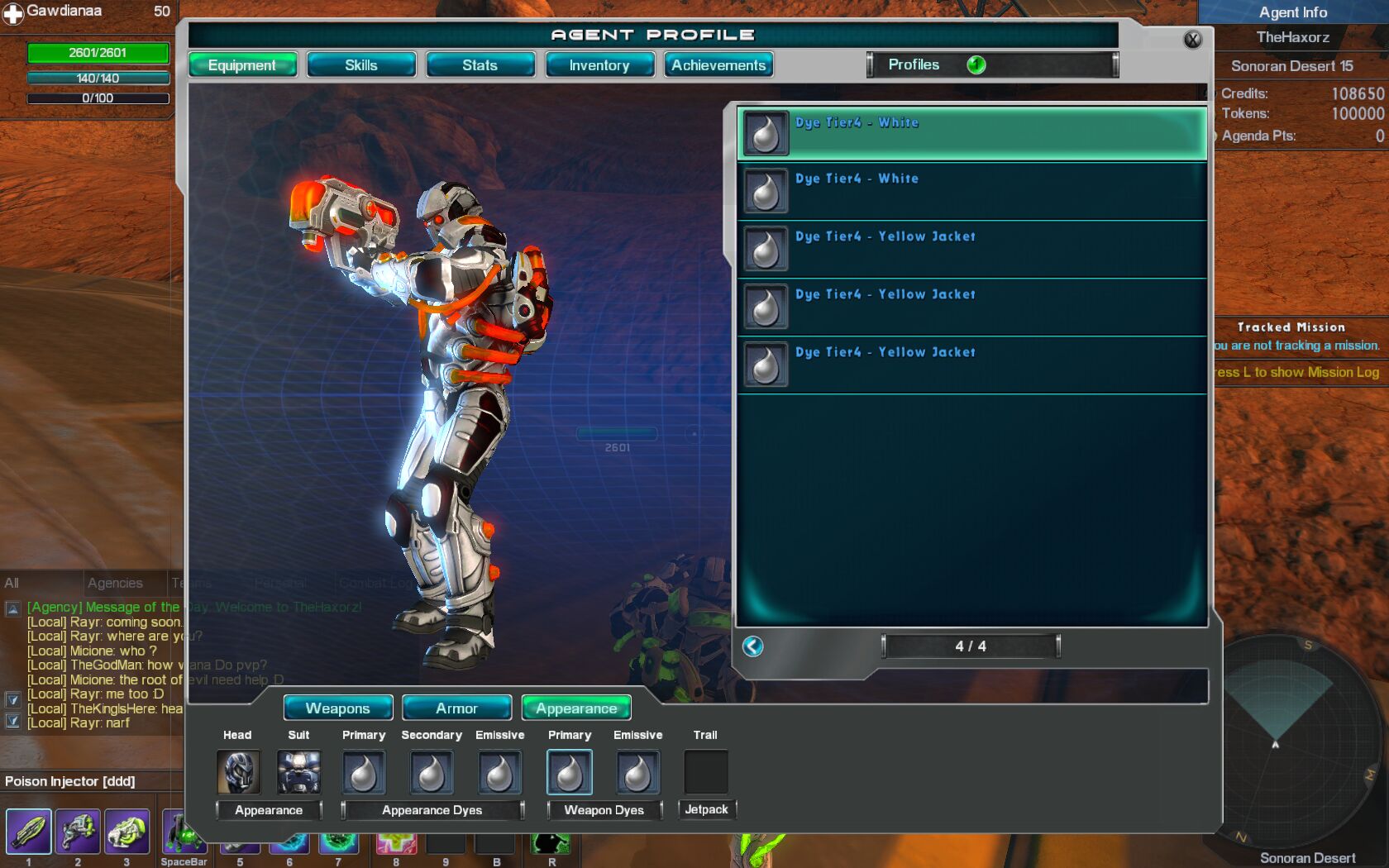The width and height of the screenshot is (1389, 868).
Task: Show the Stats tab
Action: 480,65
